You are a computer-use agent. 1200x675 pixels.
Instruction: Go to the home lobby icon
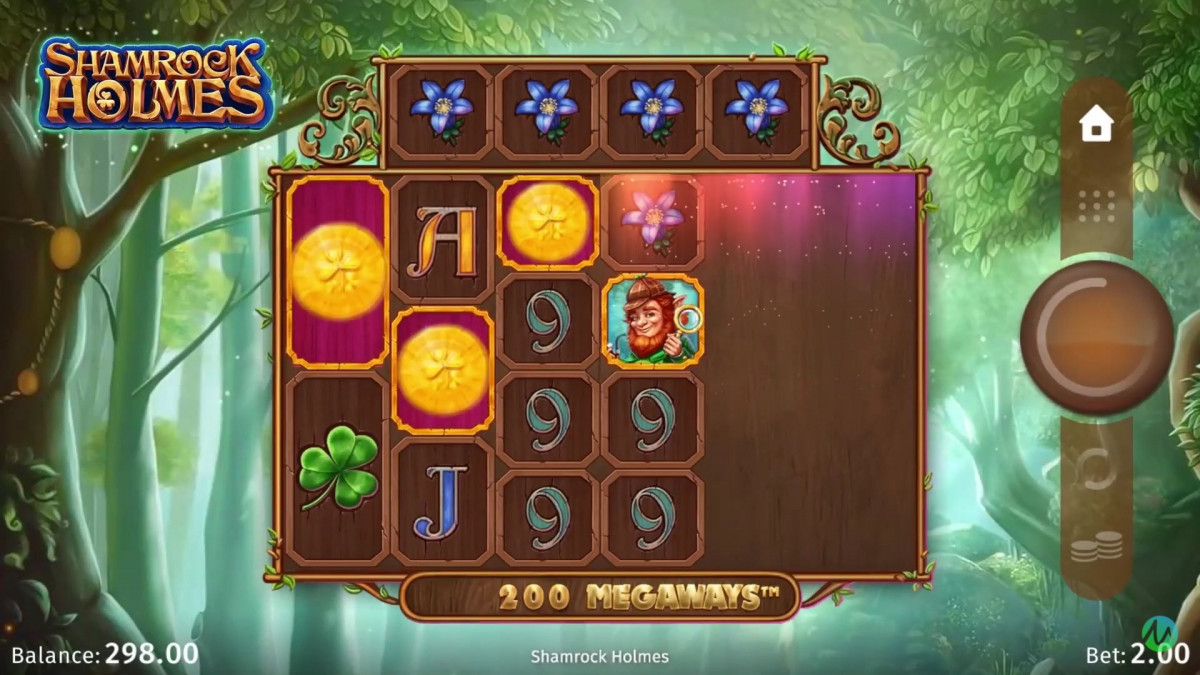pyautogui.click(x=1096, y=125)
